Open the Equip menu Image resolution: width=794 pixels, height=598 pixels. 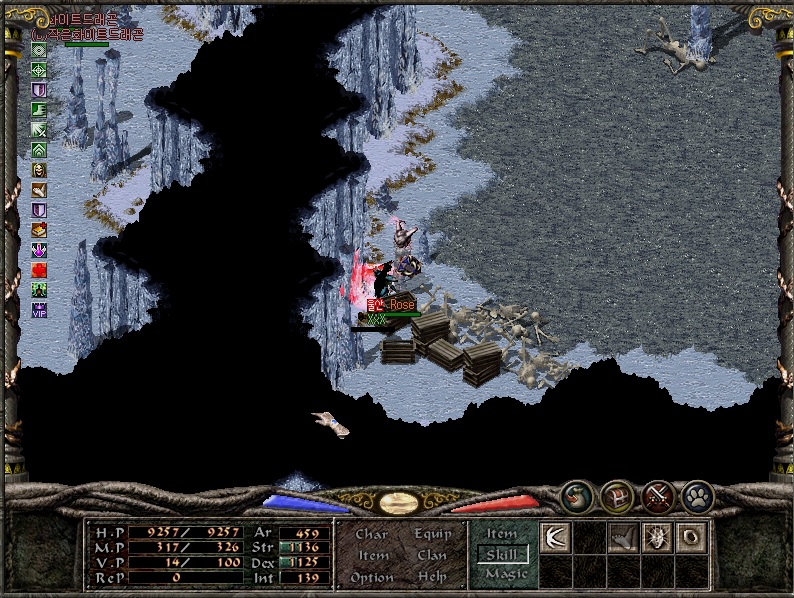click(432, 534)
